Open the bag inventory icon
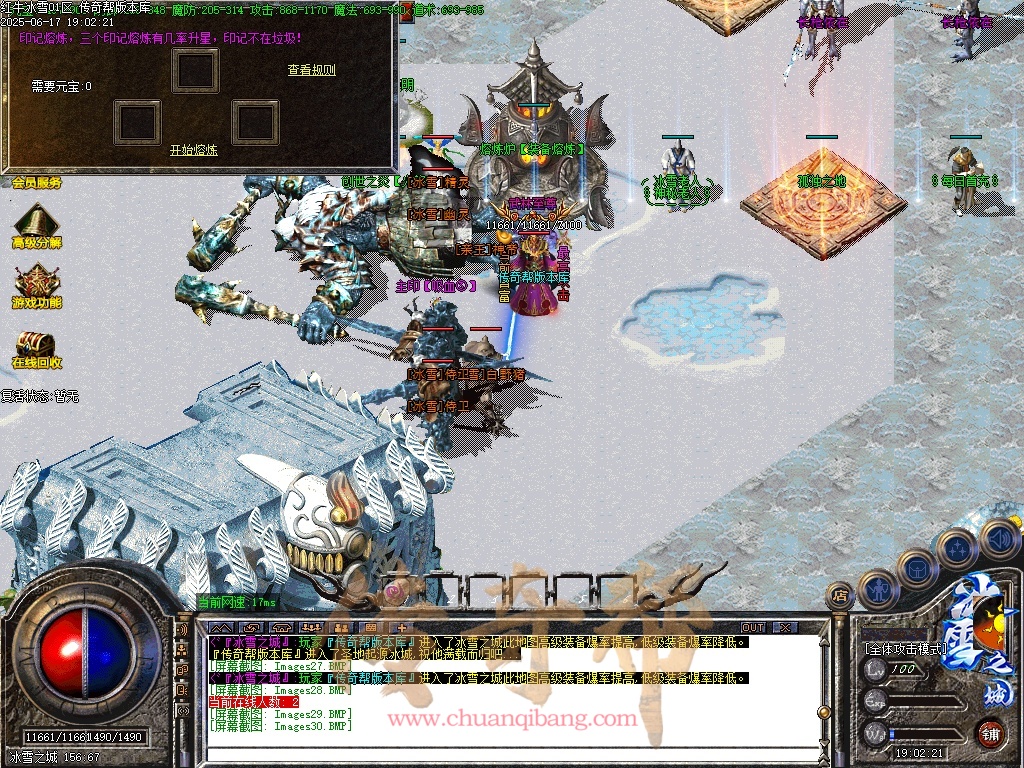The image size is (1024, 768). pyautogui.click(x=916, y=568)
